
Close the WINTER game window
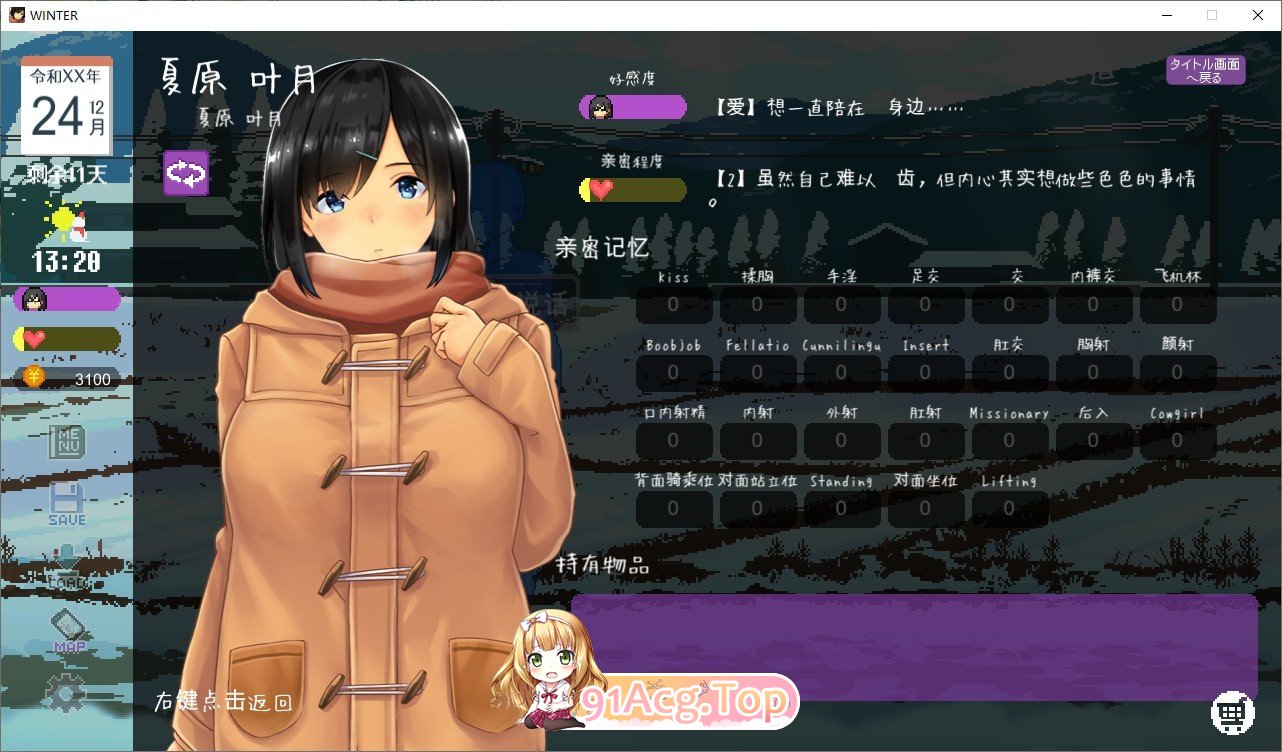[1257, 15]
